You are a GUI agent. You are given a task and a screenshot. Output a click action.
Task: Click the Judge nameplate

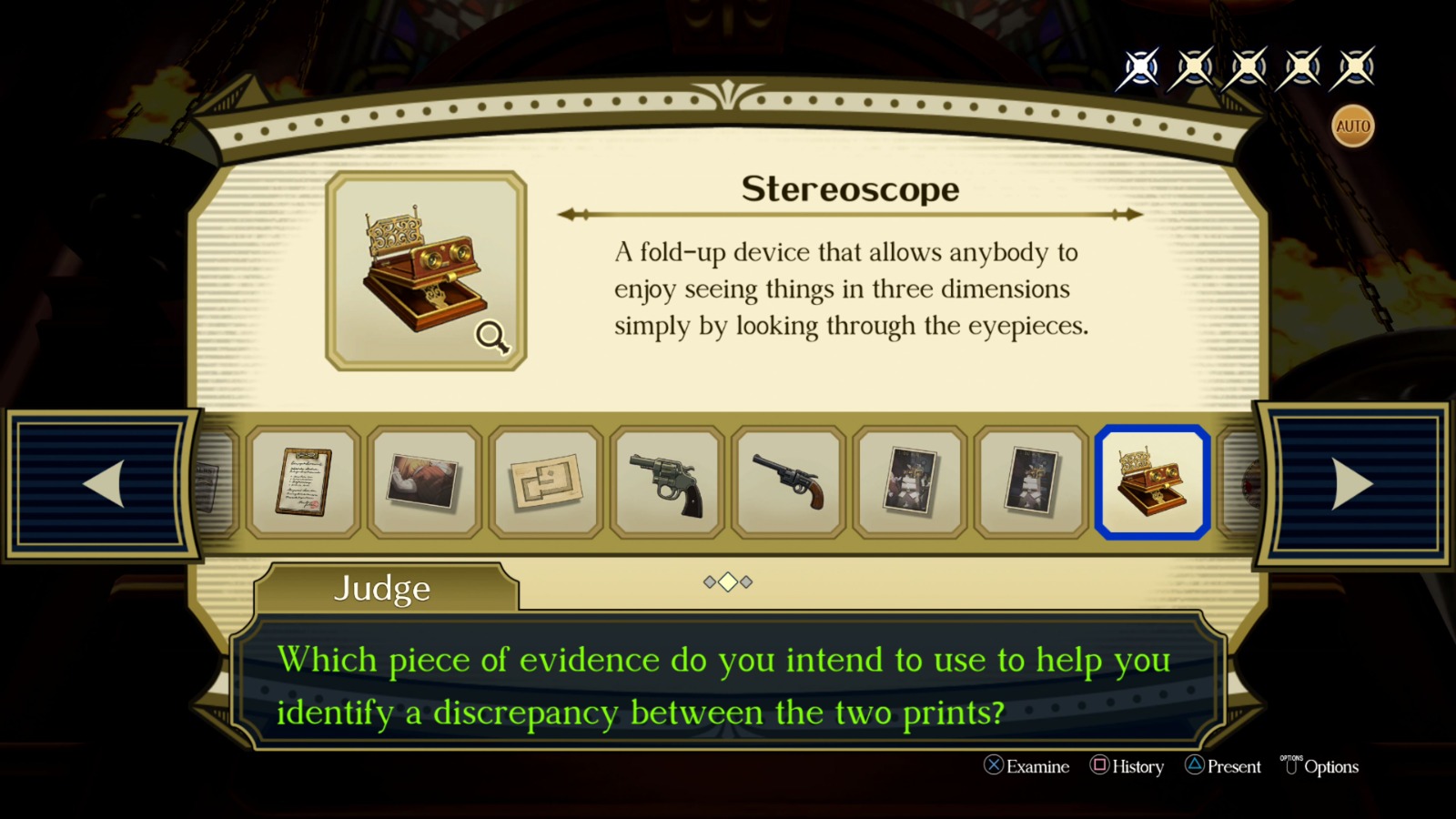click(x=382, y=590)
